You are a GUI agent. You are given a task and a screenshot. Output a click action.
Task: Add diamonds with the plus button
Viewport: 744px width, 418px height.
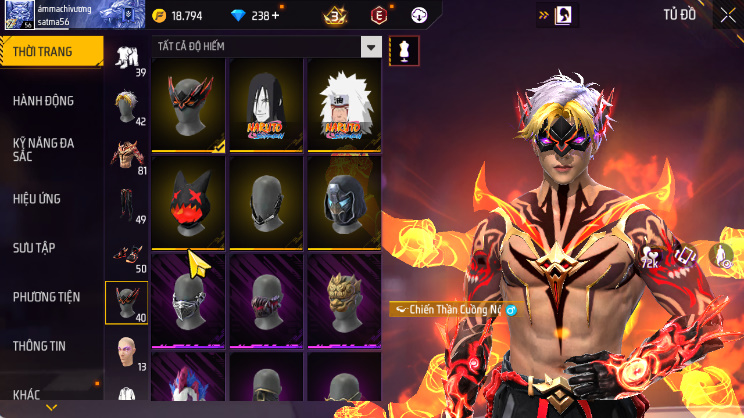(x=275, y=16)
